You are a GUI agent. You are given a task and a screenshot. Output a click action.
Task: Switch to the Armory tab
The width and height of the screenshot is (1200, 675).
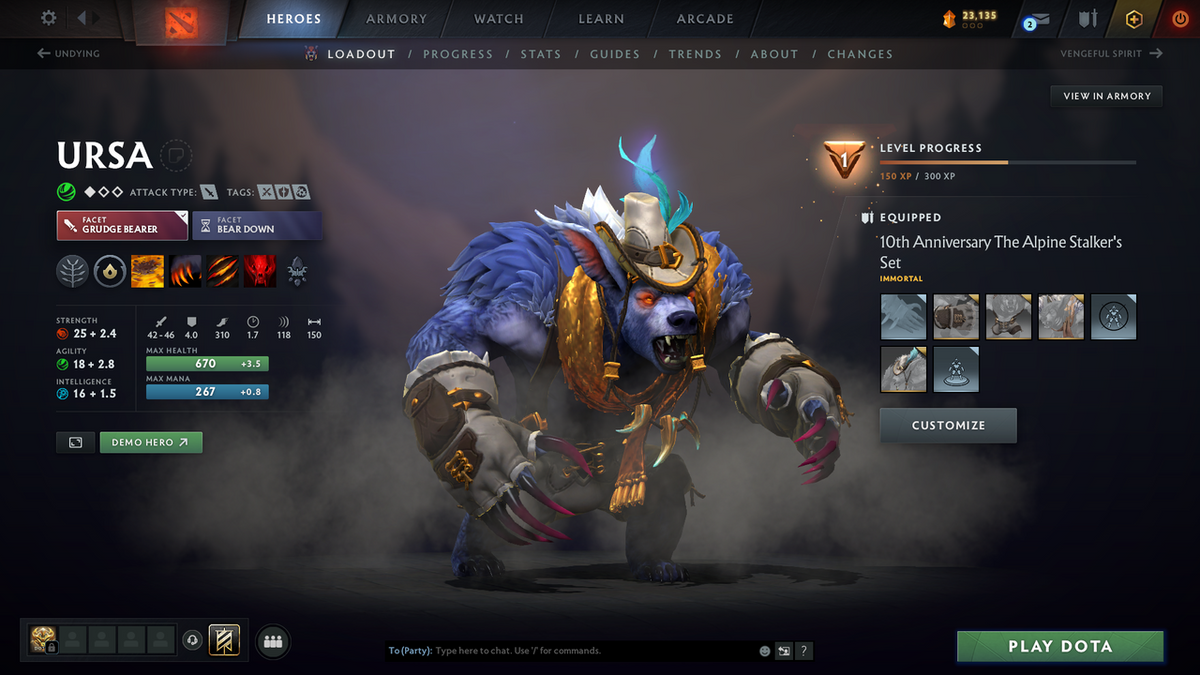coord(396,19)
